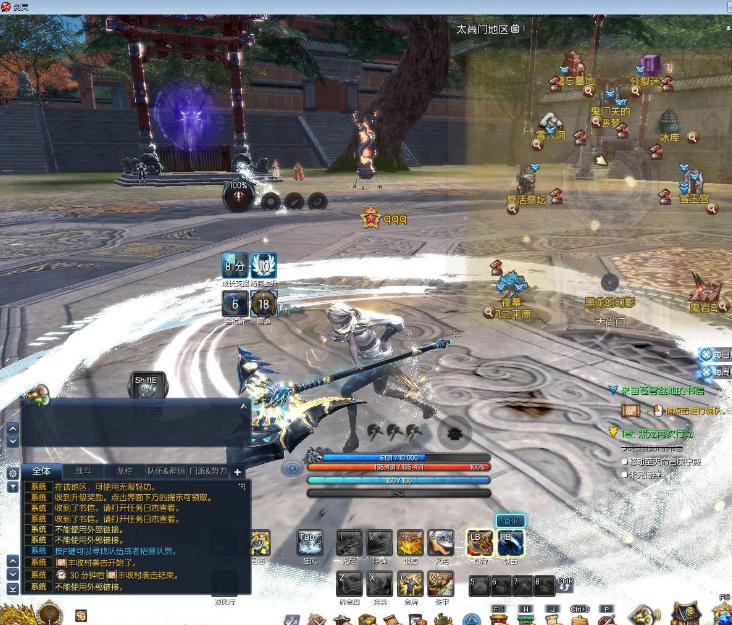
Task: Select the 龙柱 chat tab
Action: click(x=124, y=471)
